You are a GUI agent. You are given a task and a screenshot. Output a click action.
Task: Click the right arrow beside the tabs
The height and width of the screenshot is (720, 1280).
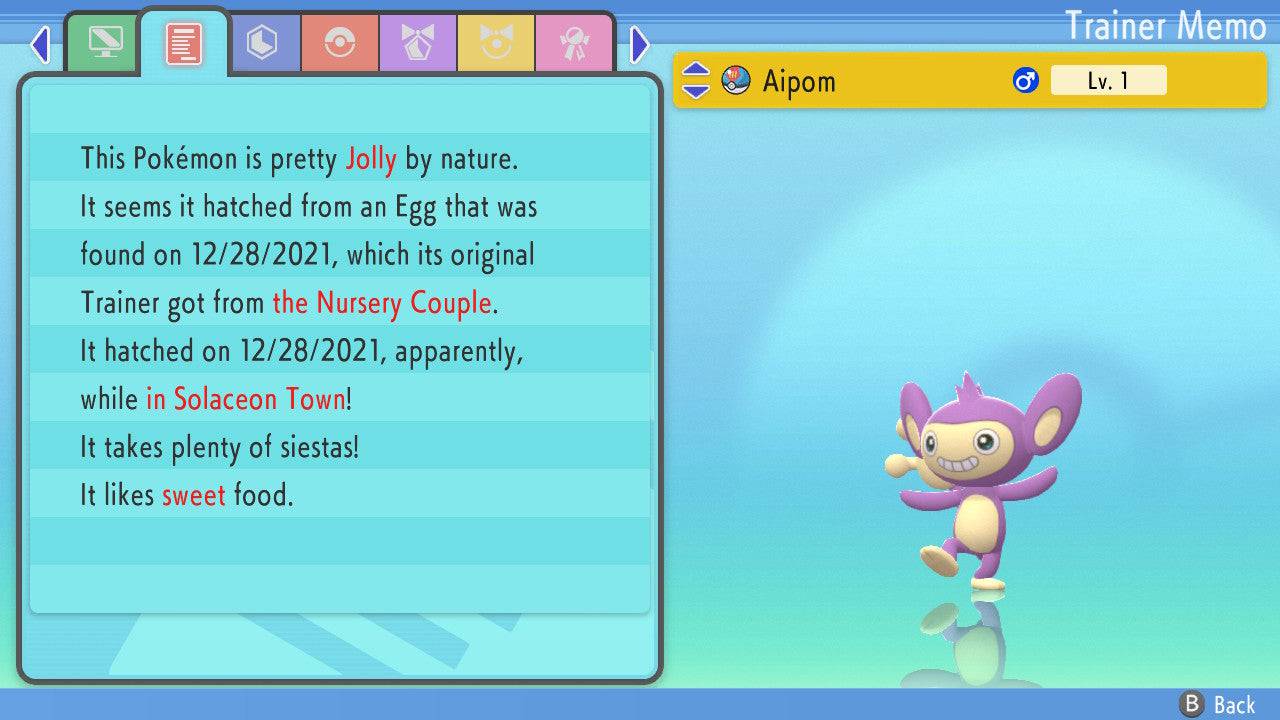pyautogui.click(x=640, y=44)
